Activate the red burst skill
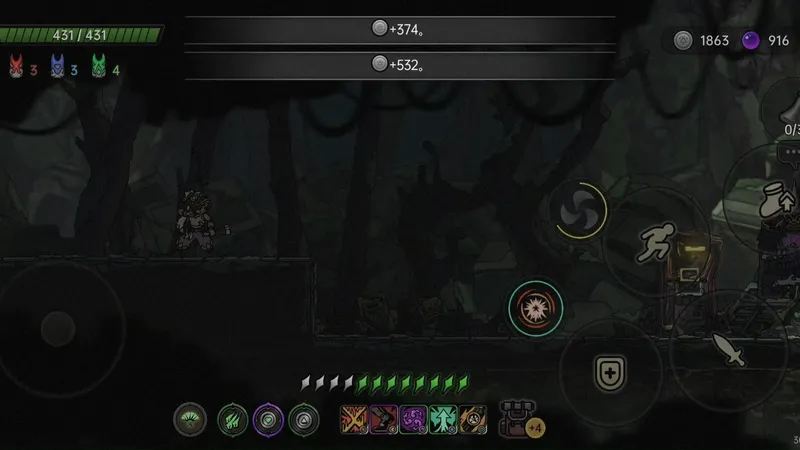800x450 pixels. (x=535, y=307)
